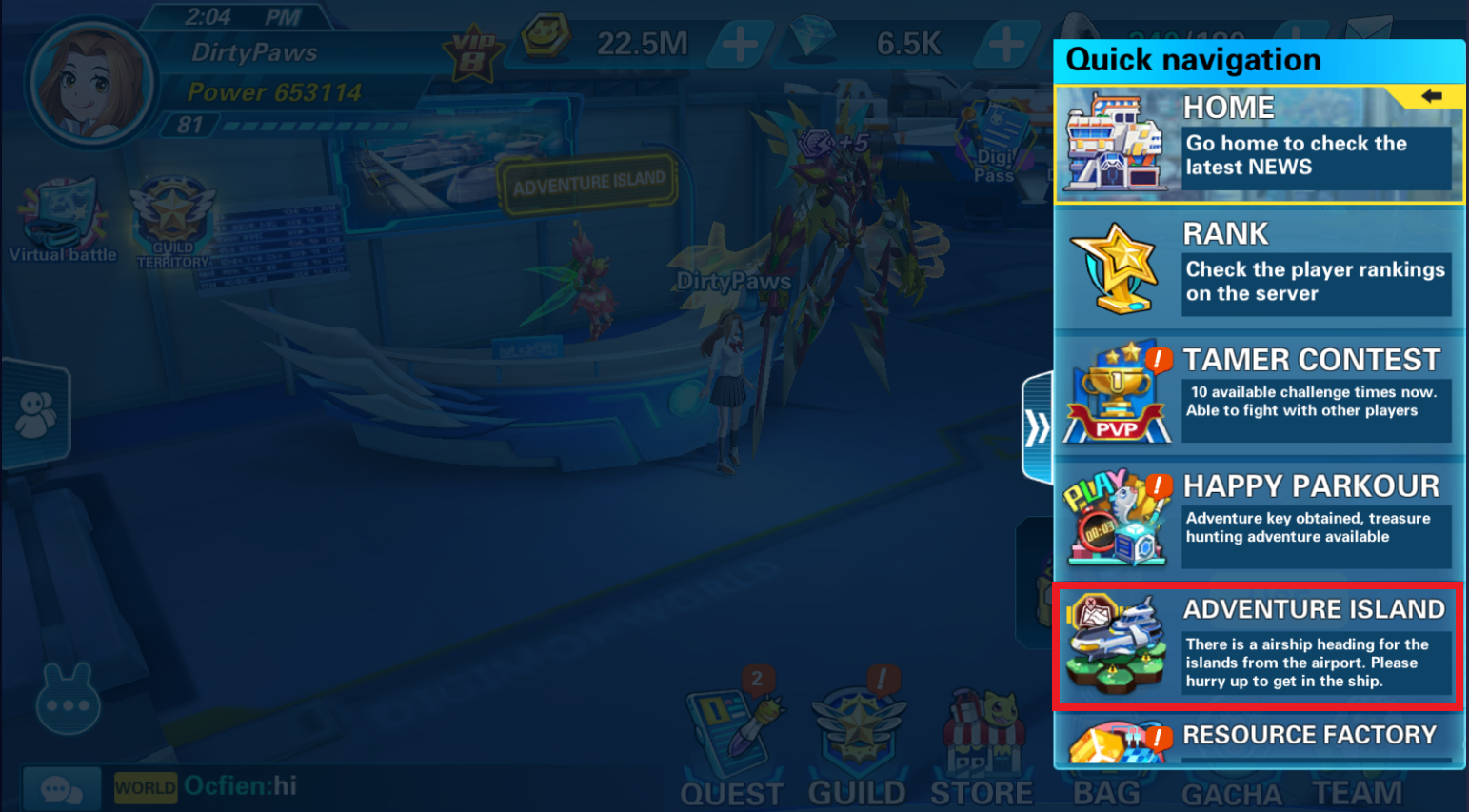Open the friends panel icon
1469x812 pixels.
pos(36,415)
